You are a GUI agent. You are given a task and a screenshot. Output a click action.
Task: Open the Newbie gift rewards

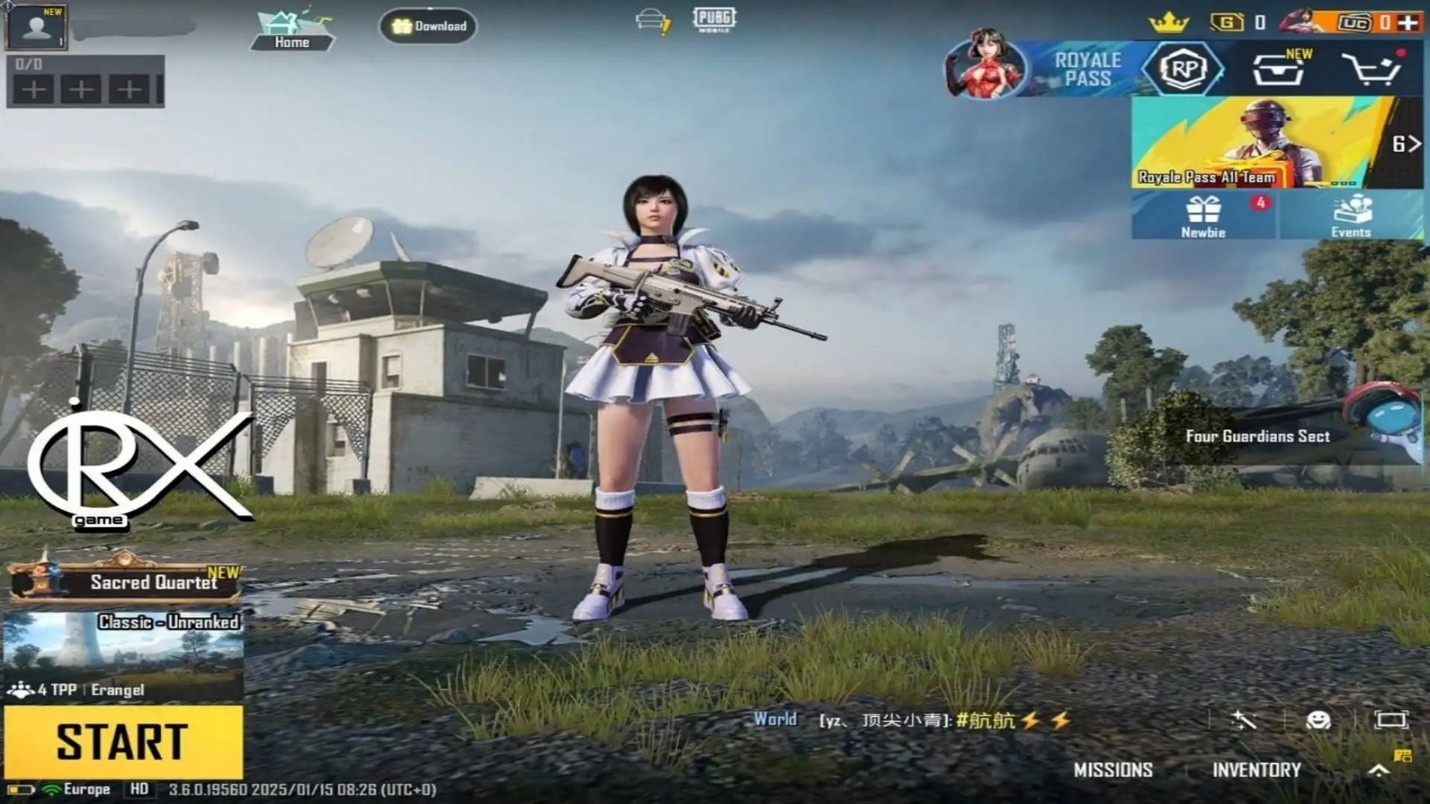[x=1204, y=216]
